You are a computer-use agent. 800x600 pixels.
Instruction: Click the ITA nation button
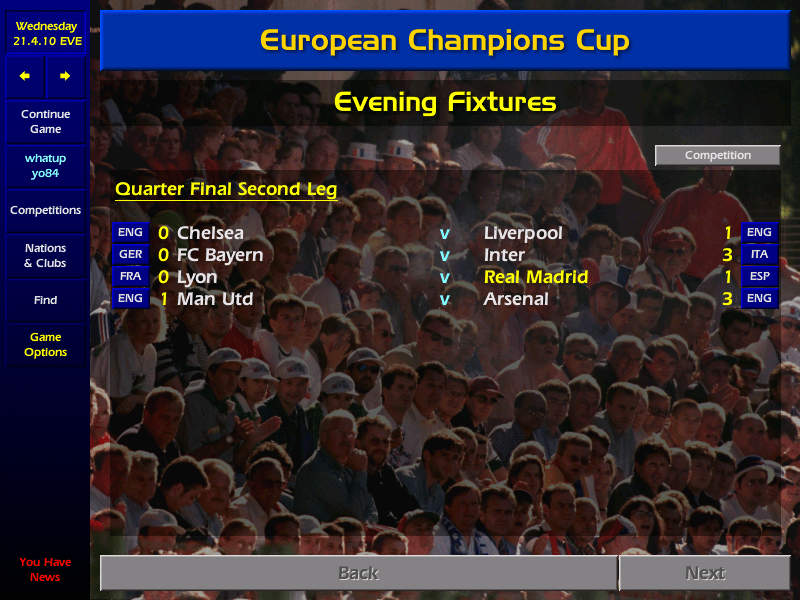point(759,255)
